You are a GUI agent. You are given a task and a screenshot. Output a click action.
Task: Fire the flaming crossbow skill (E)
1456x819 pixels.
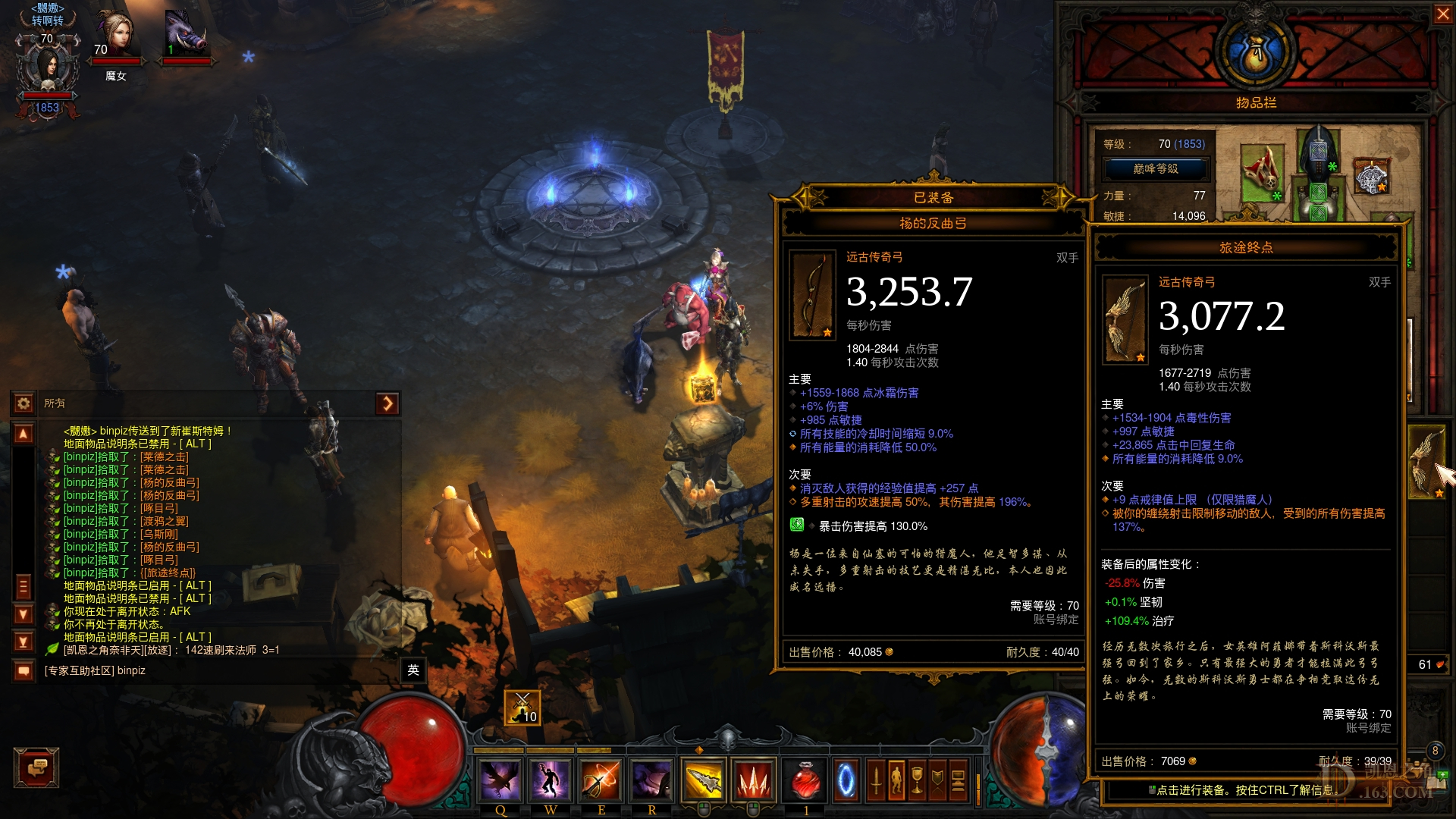click(x=601, y=780)
